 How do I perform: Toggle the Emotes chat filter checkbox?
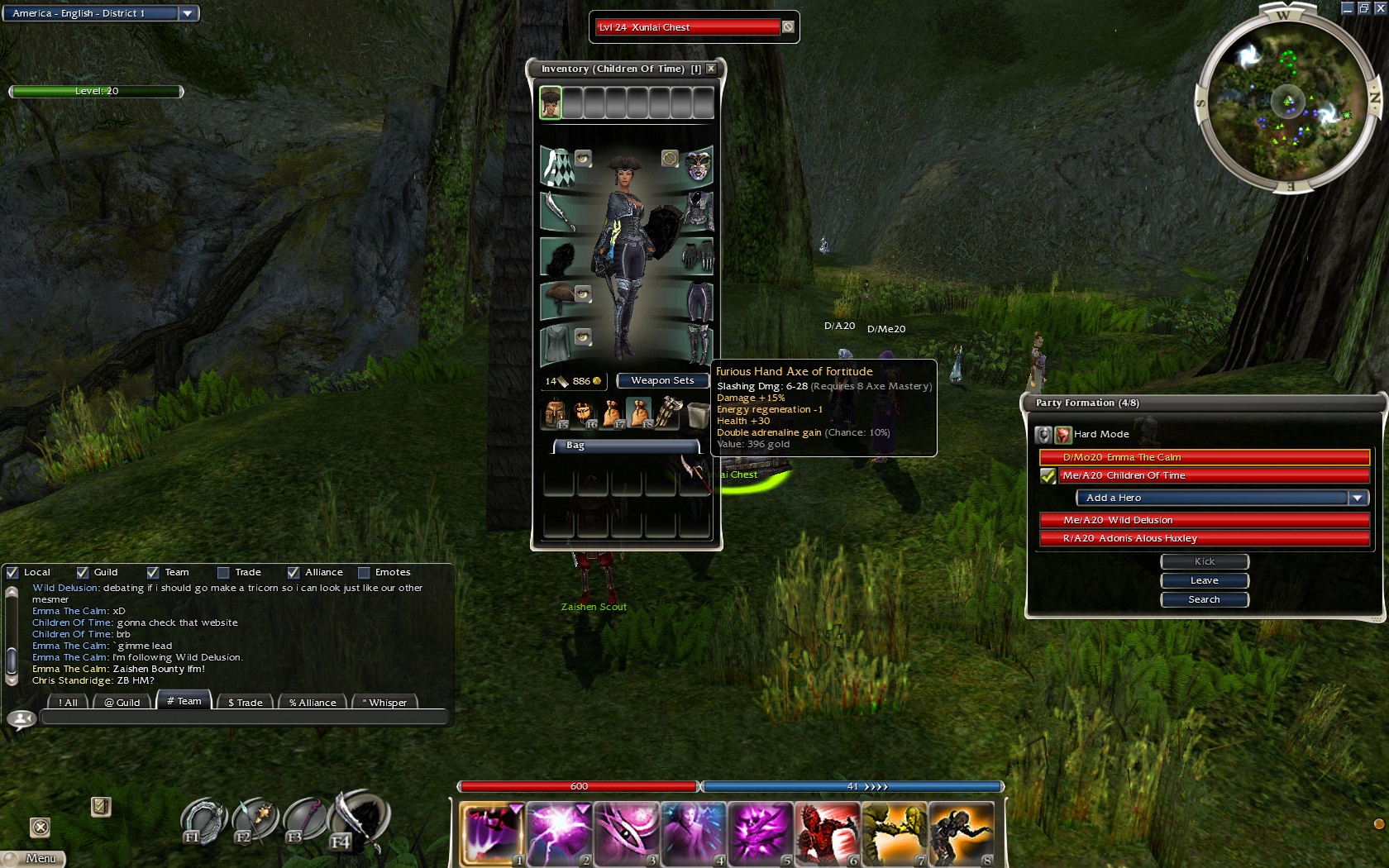coord(364,572)
